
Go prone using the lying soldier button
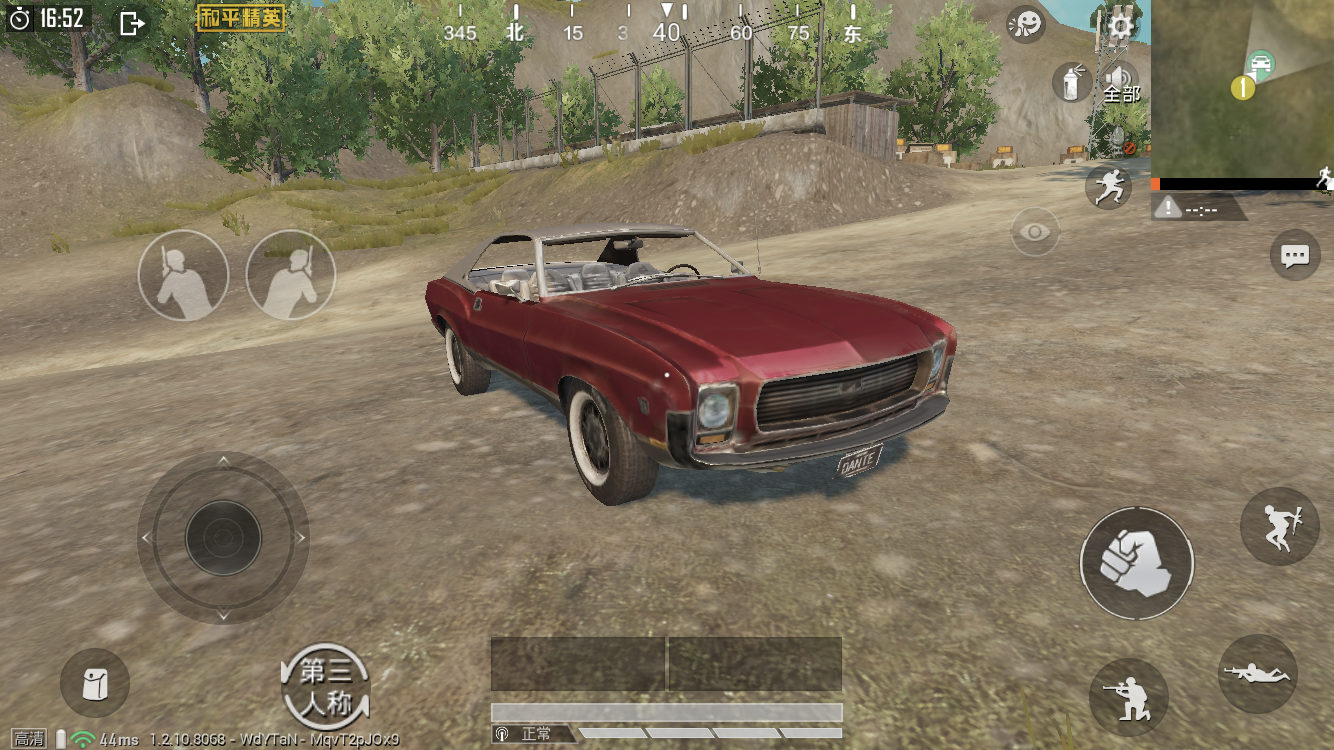click(1258, 674)
